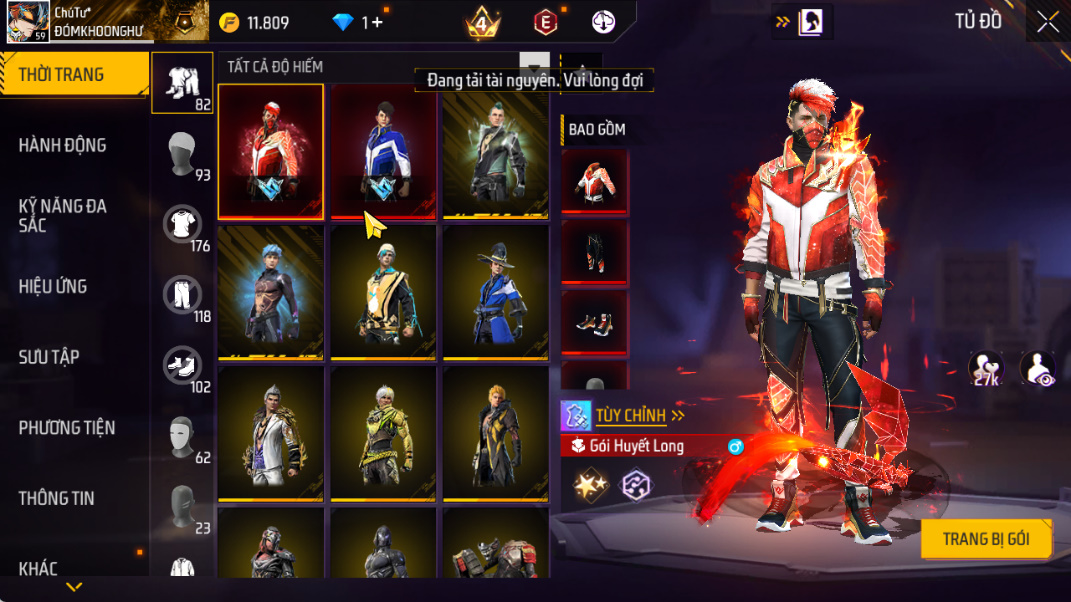1071x602 pixels.
Task: Select the tops subcategory with 176 items
Action: pos(183,226)
